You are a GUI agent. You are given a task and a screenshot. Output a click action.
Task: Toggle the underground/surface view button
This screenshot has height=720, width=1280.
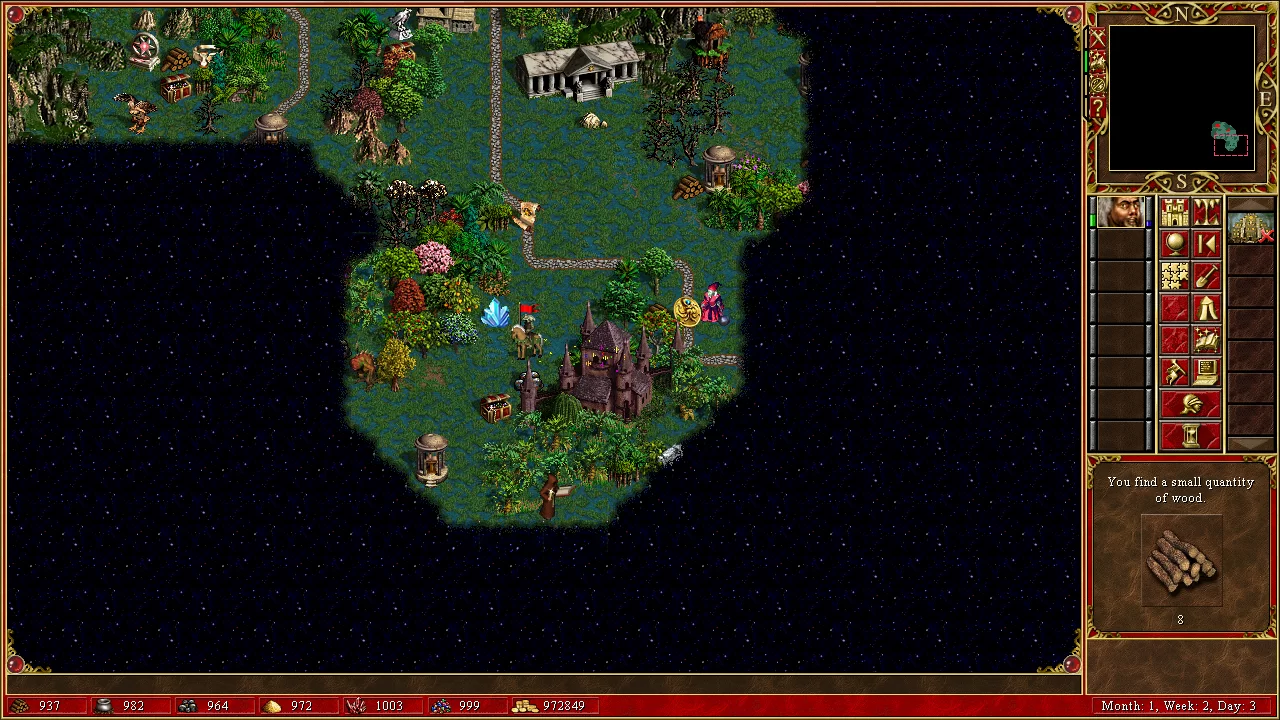1207,212
